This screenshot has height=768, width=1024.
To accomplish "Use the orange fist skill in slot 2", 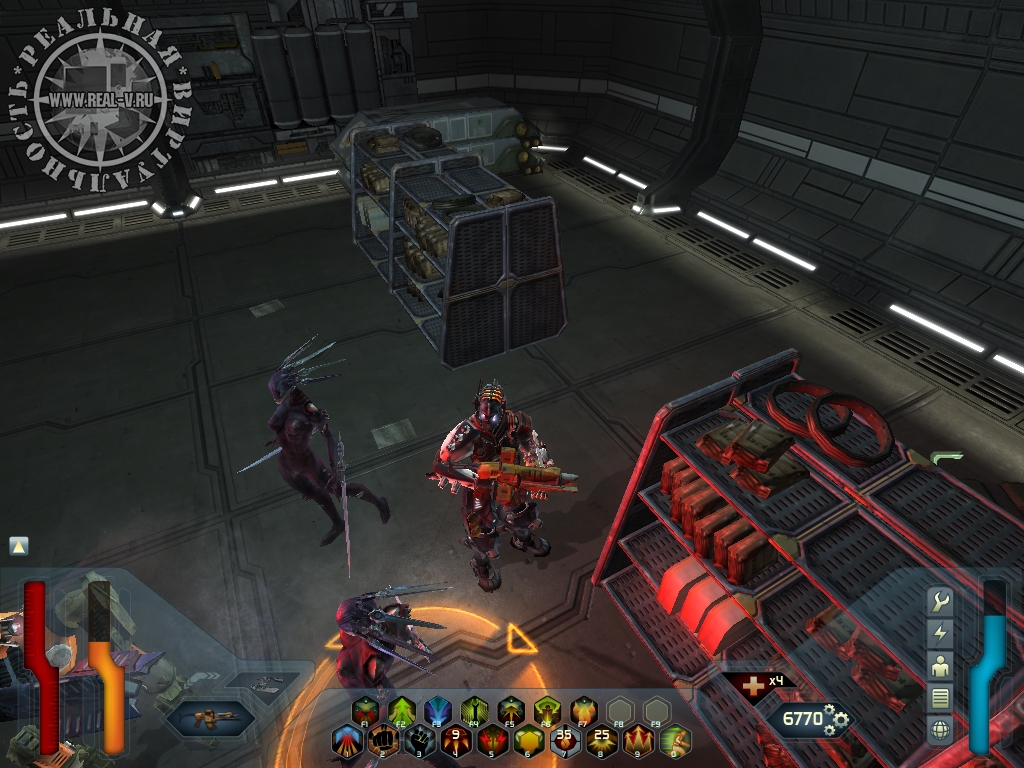I will [383, 741].
